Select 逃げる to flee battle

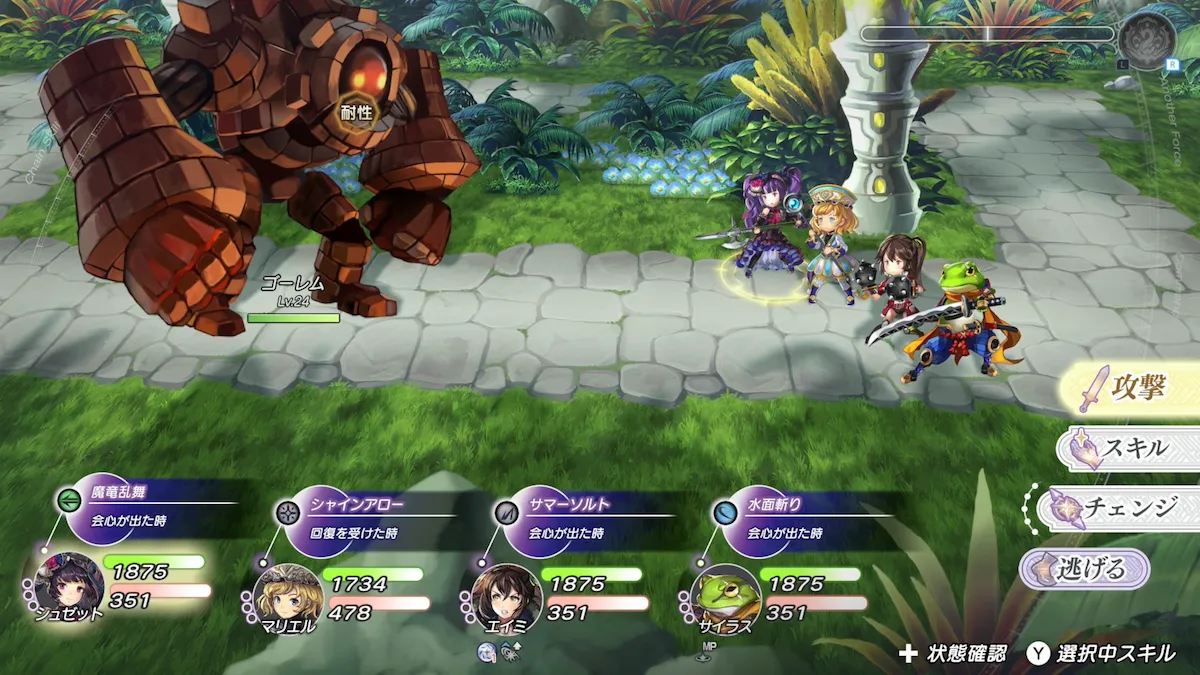coord(1086,569)
